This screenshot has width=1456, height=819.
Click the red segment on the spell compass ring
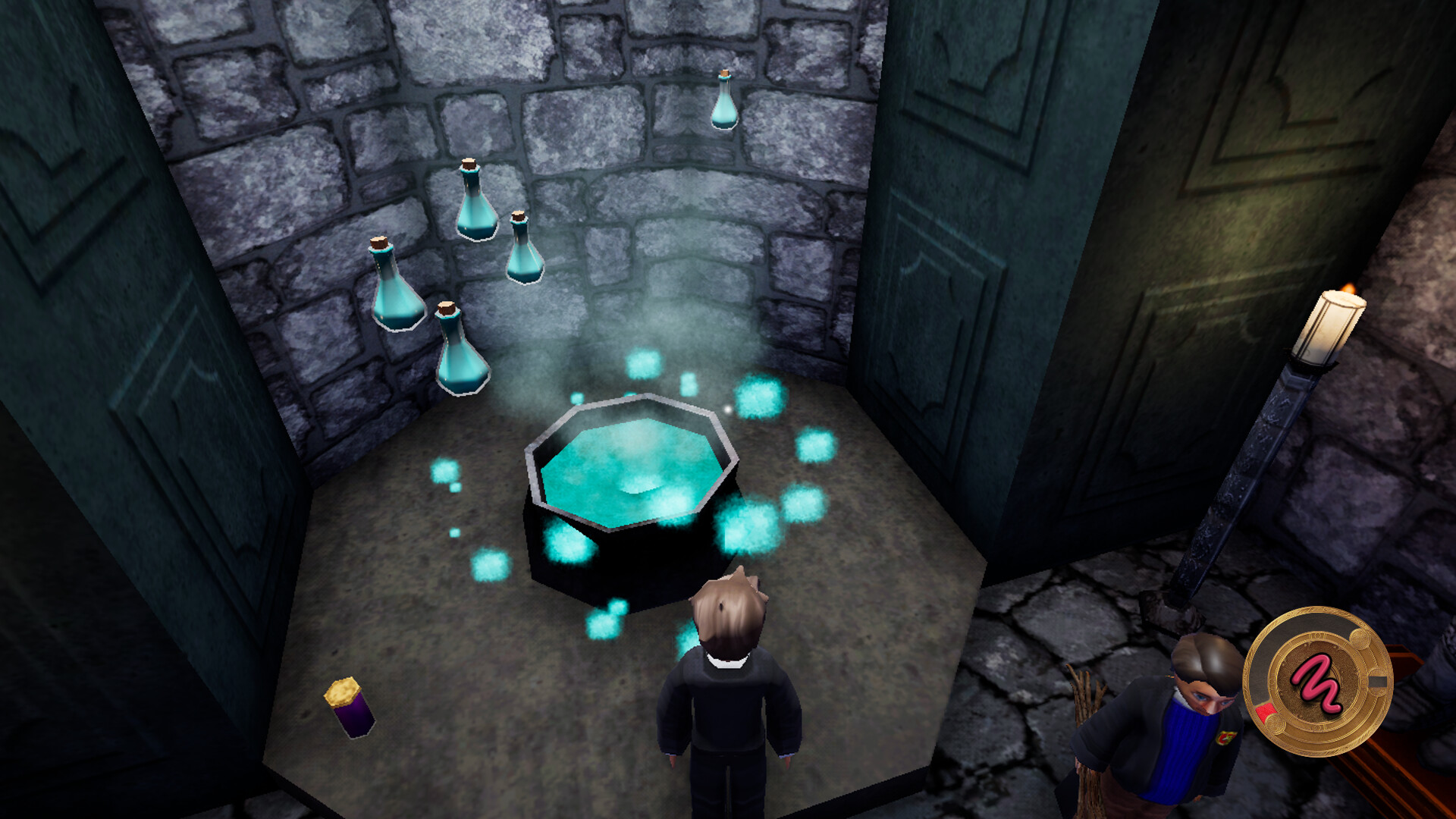(1265, 711)
